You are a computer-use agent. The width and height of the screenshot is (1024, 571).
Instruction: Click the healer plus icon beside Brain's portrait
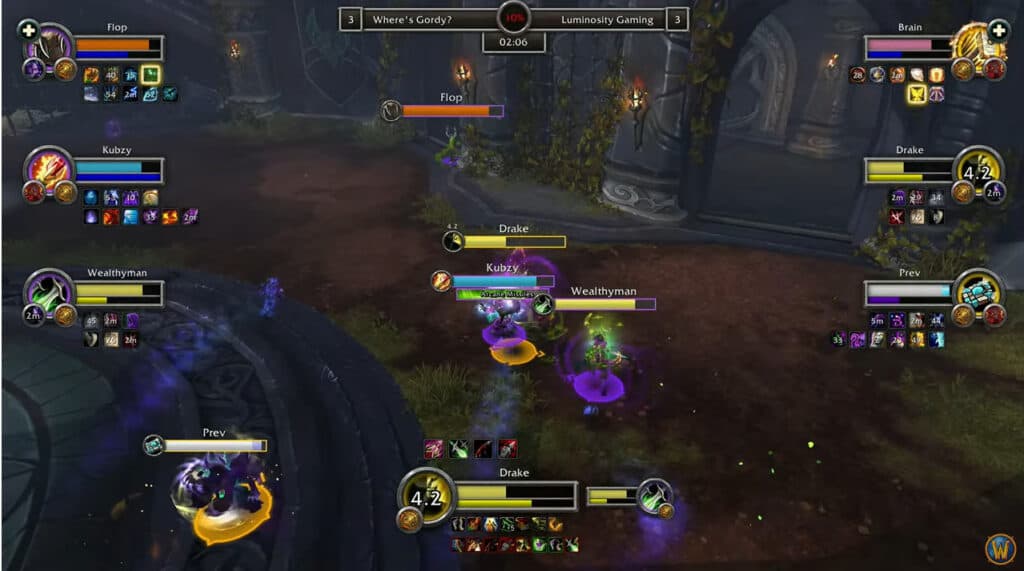(997, 29)
